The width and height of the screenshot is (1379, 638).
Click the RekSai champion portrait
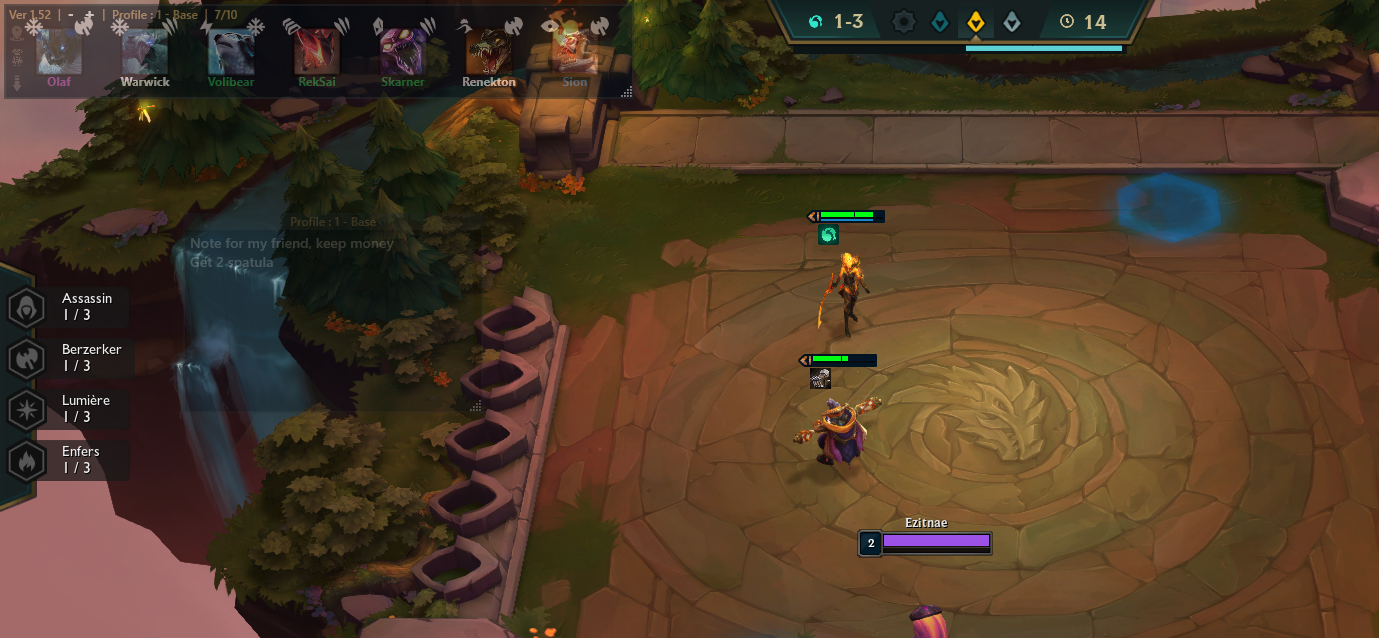pyautogui.click(x=316, y=53)
